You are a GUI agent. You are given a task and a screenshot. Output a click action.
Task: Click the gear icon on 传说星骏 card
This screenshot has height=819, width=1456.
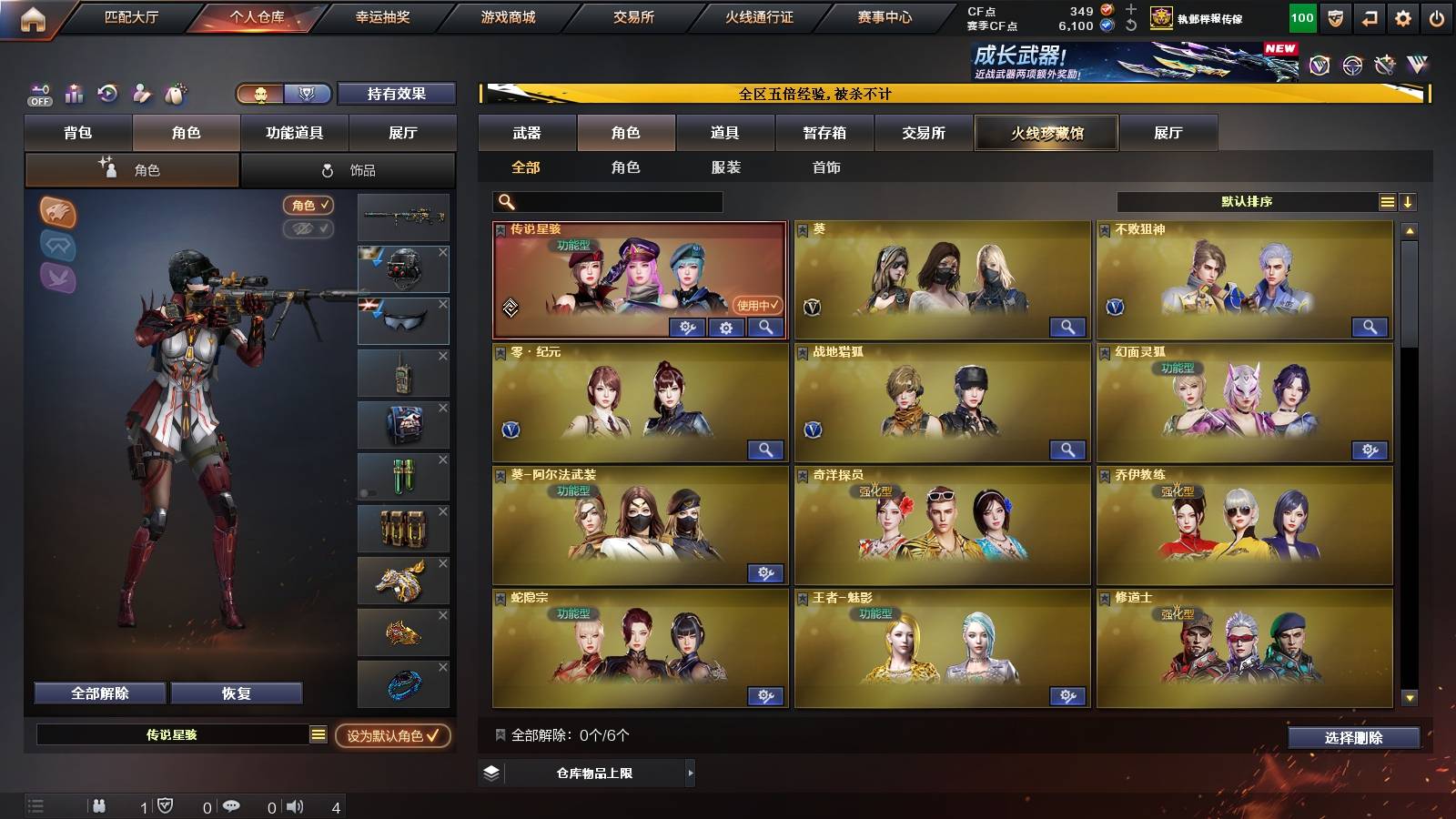724,329
